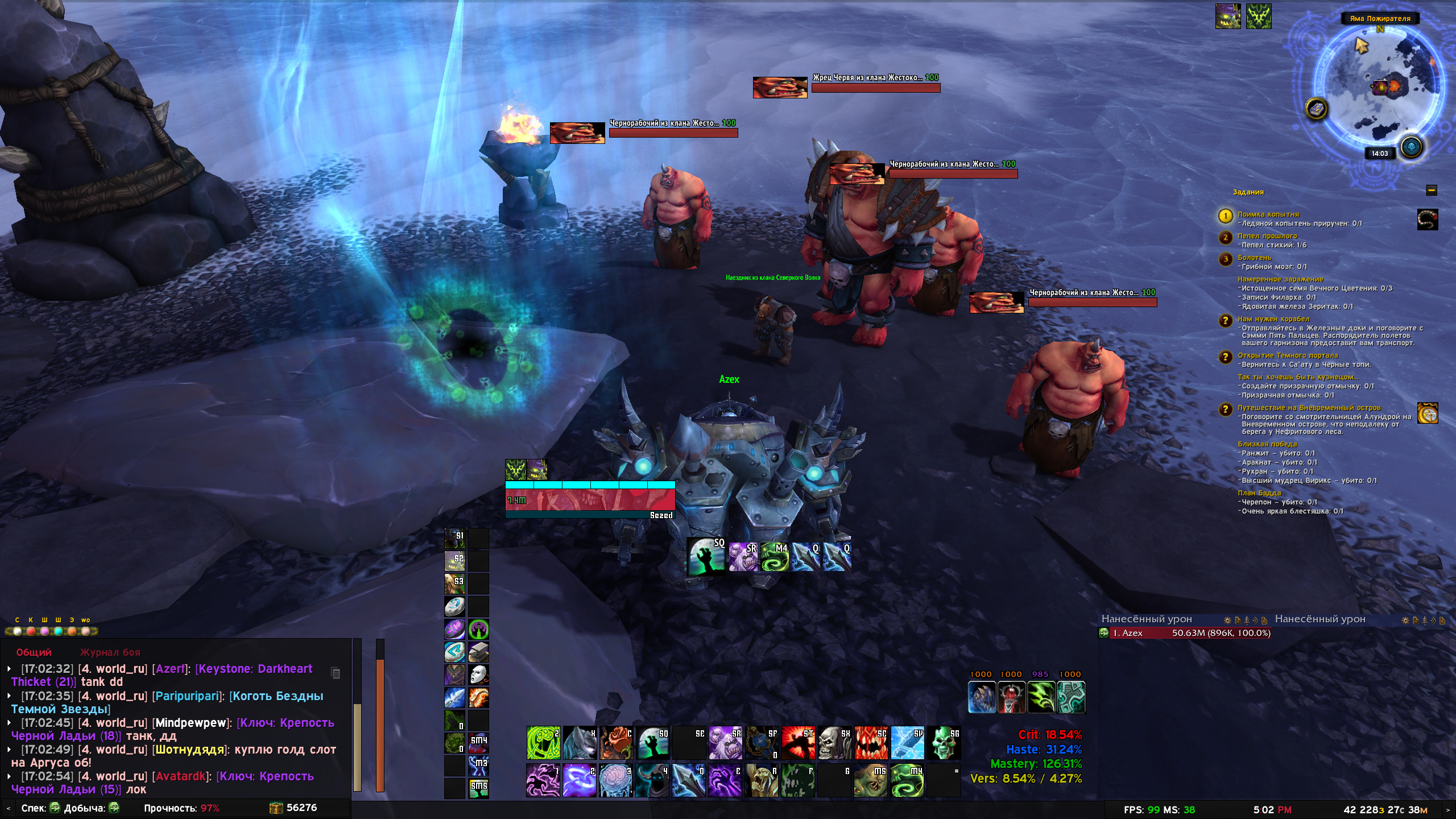Show the 14:03 minimap clock
This screenshot has width=1456, height=819.
tap(1379, 154)
